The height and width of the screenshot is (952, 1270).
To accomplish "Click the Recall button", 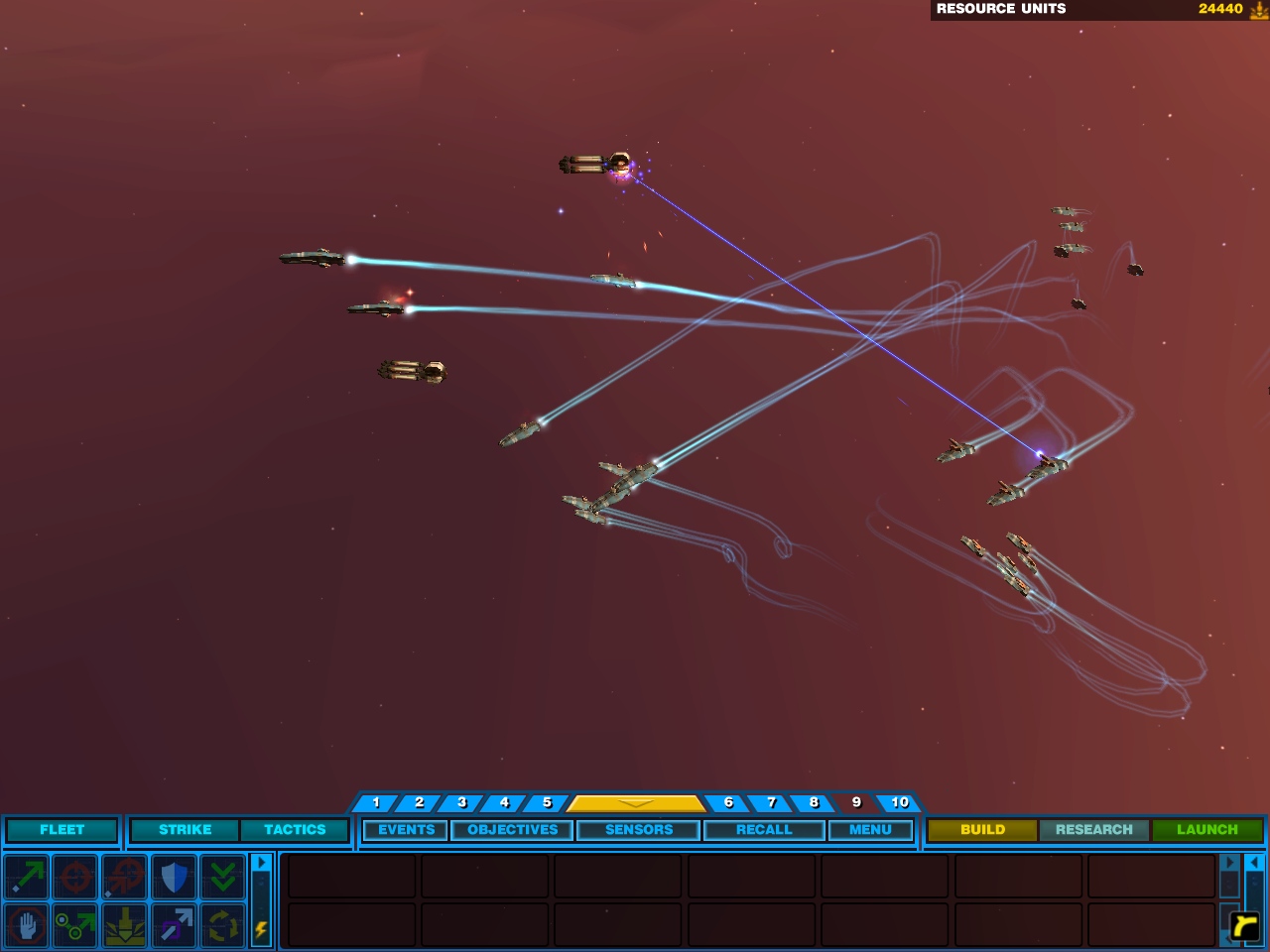I will [764, 830].
